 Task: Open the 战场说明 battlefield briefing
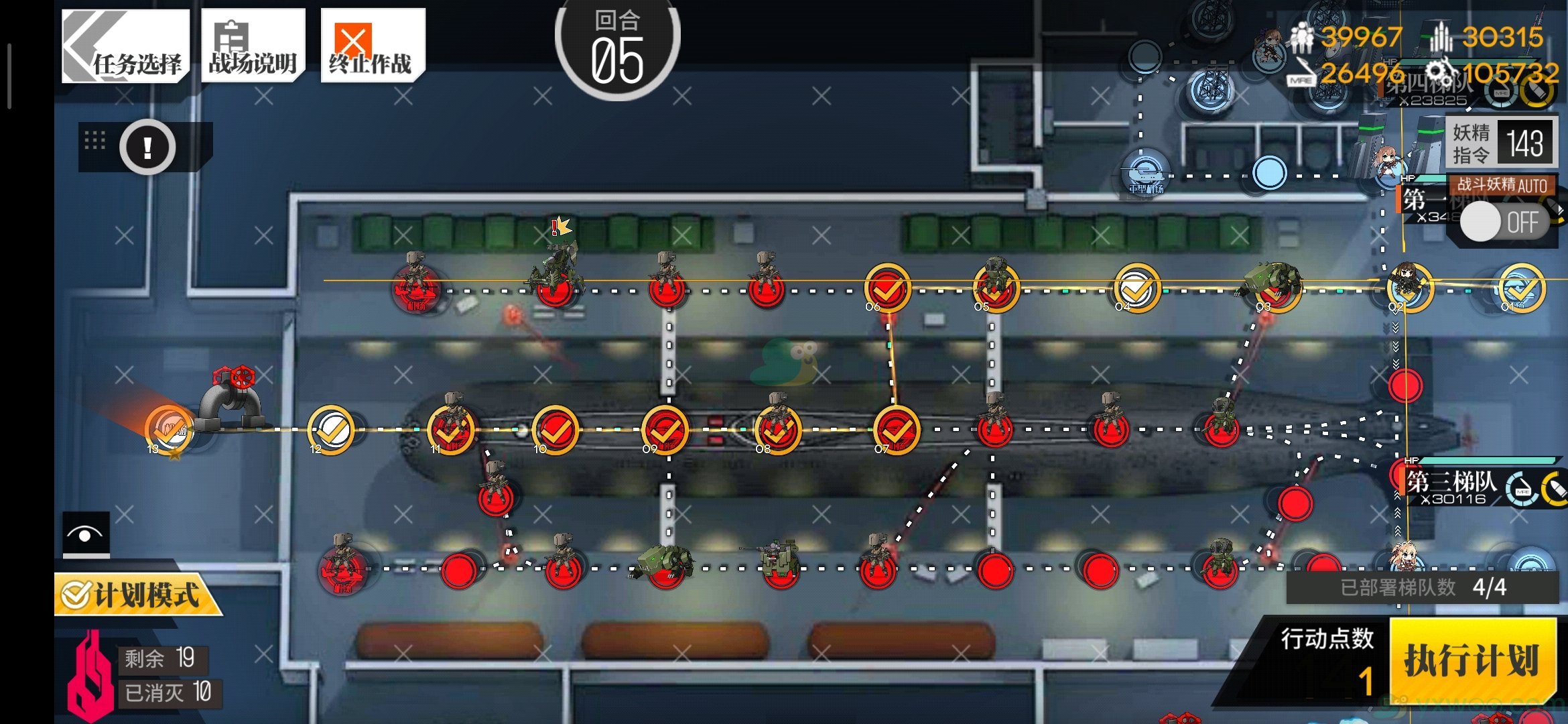253,46
